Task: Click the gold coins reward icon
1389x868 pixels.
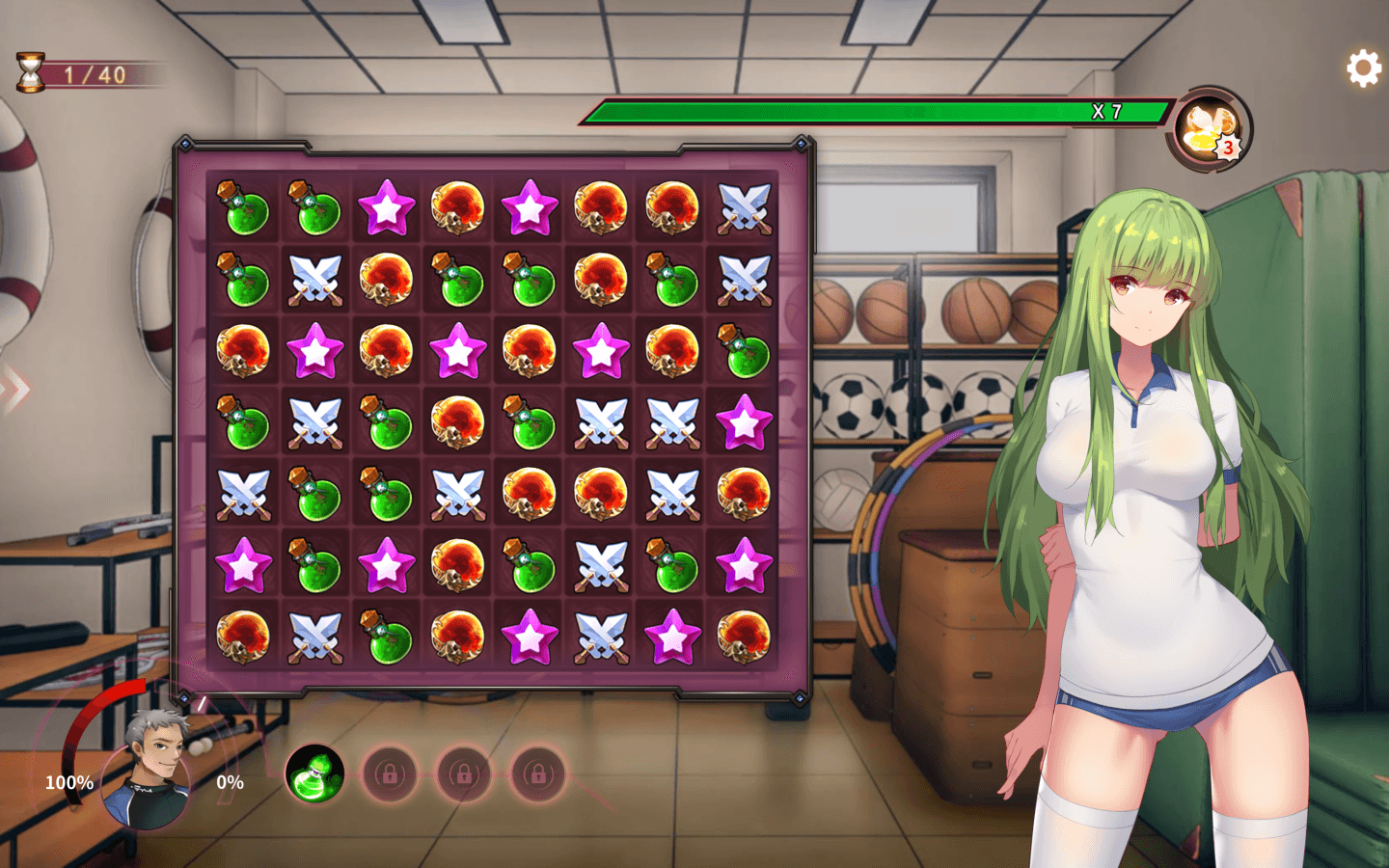Action: 1210,131
